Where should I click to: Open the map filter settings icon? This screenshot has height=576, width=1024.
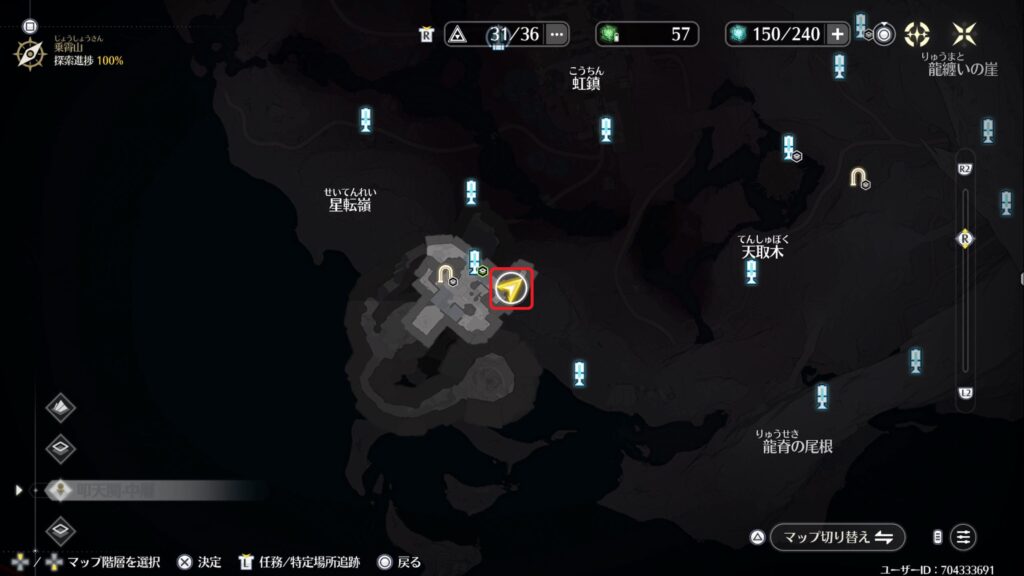[x=963, y=537]
